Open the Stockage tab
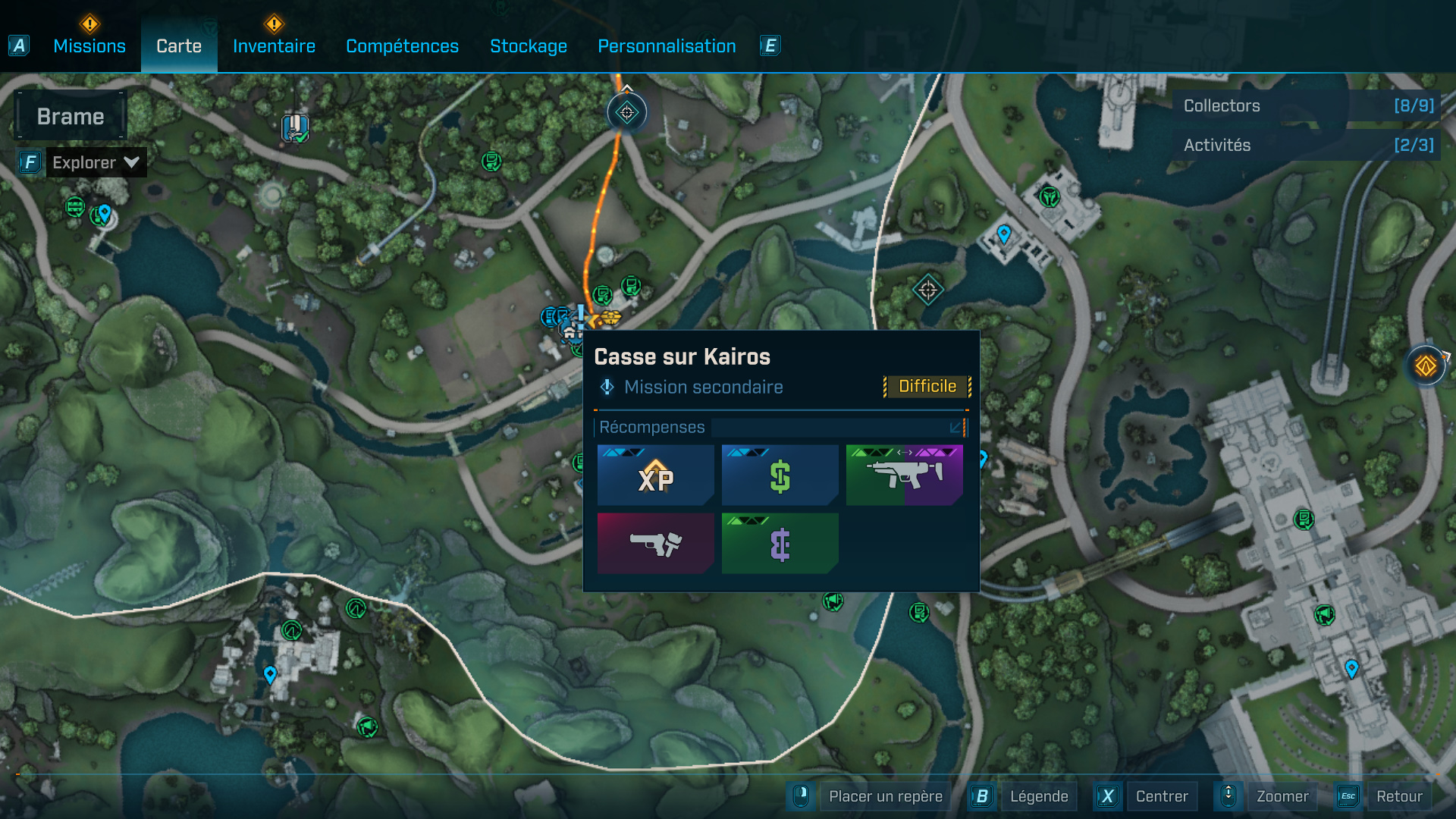This screenshot has height=819, width=1456. pos(529,46)
